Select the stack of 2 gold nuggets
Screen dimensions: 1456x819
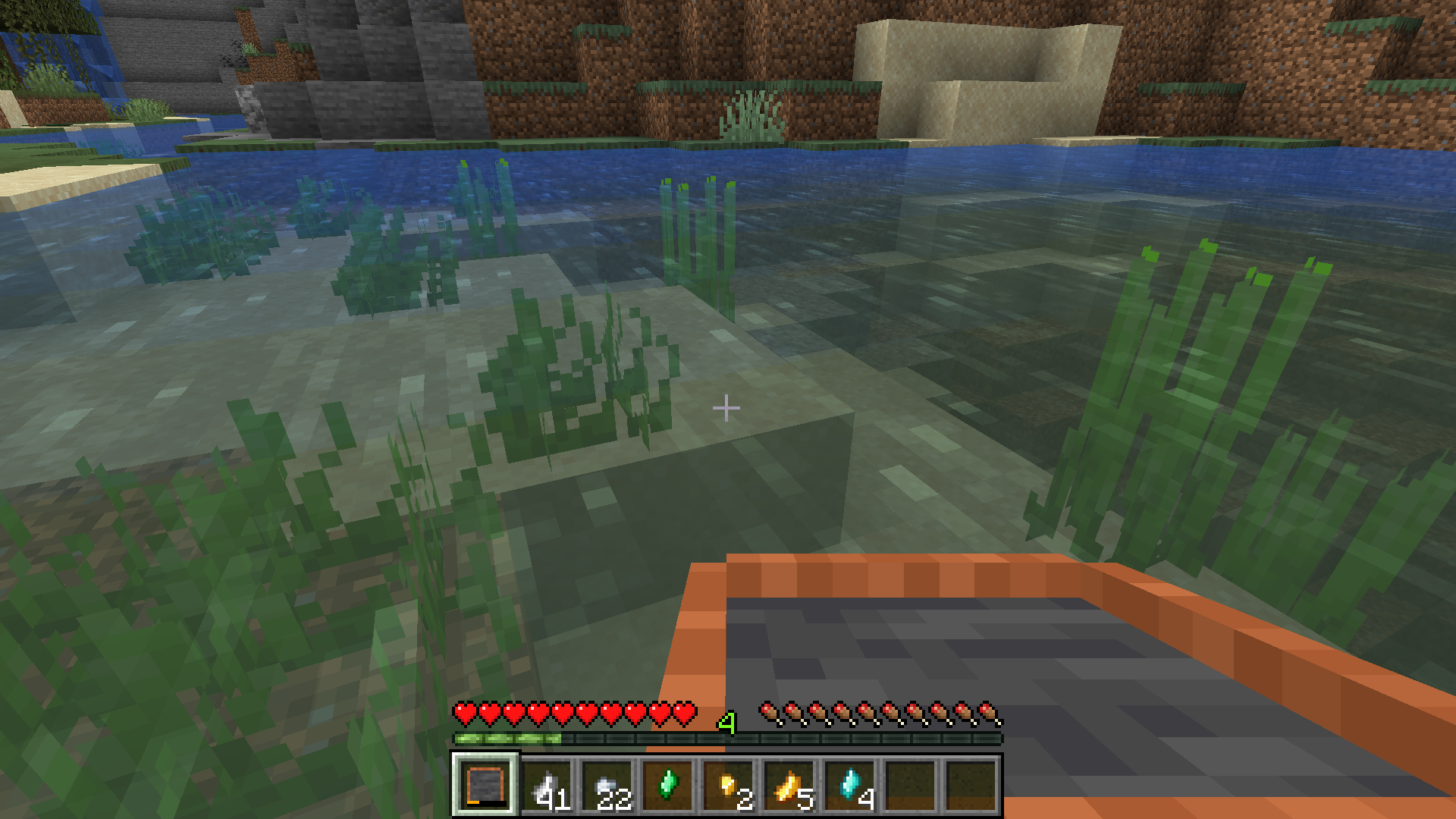(730, 789)
